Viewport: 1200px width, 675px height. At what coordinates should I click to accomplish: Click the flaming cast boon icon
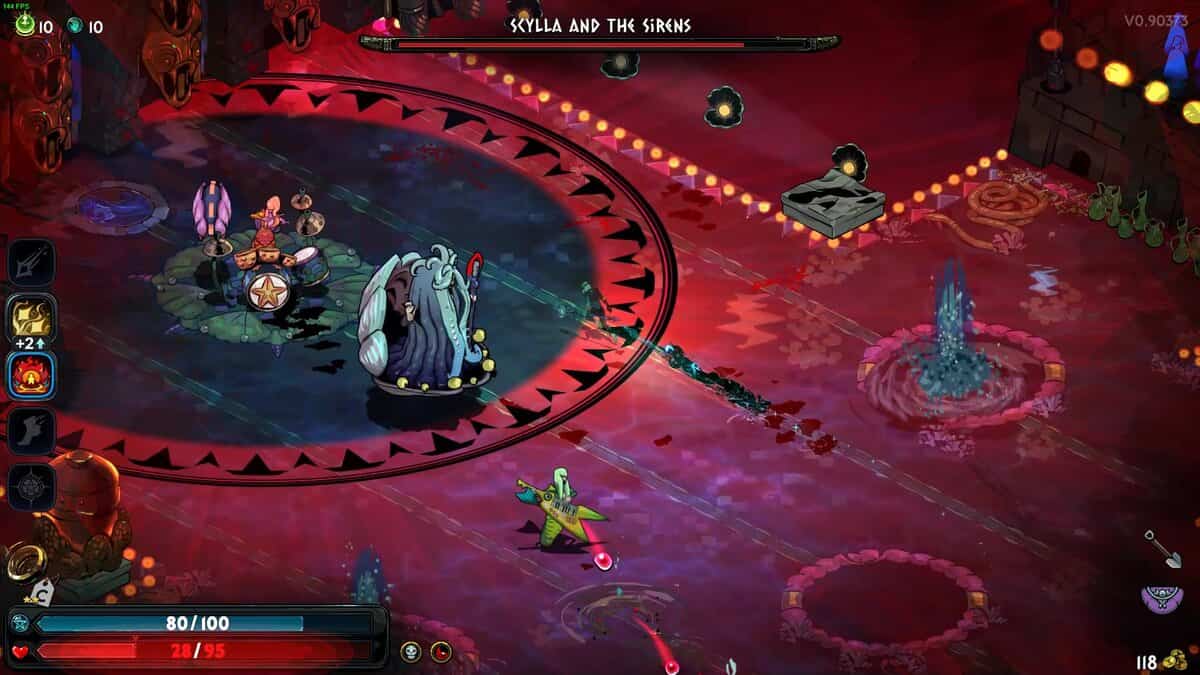tap(31, 375)
